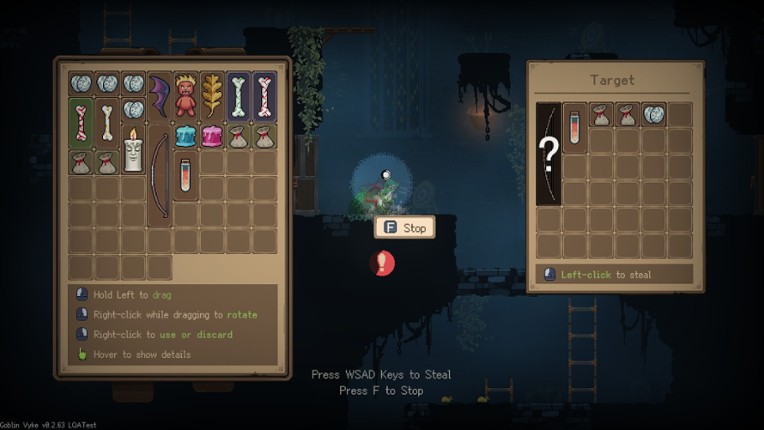
Task: Choose the potion vial in your inventory
Action: (186, 176)
